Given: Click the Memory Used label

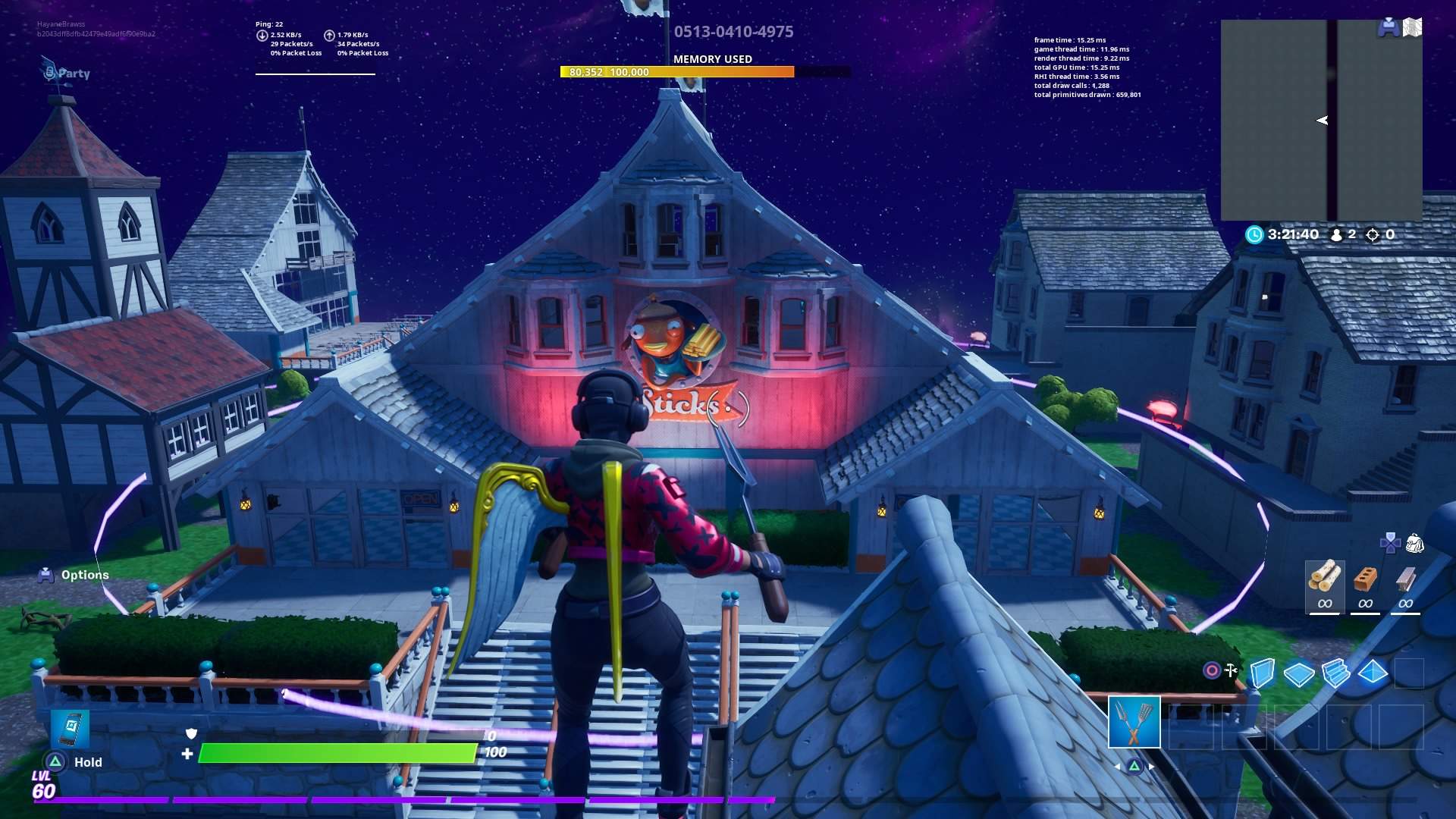Looking at the screenshot, I should (711, 59).
